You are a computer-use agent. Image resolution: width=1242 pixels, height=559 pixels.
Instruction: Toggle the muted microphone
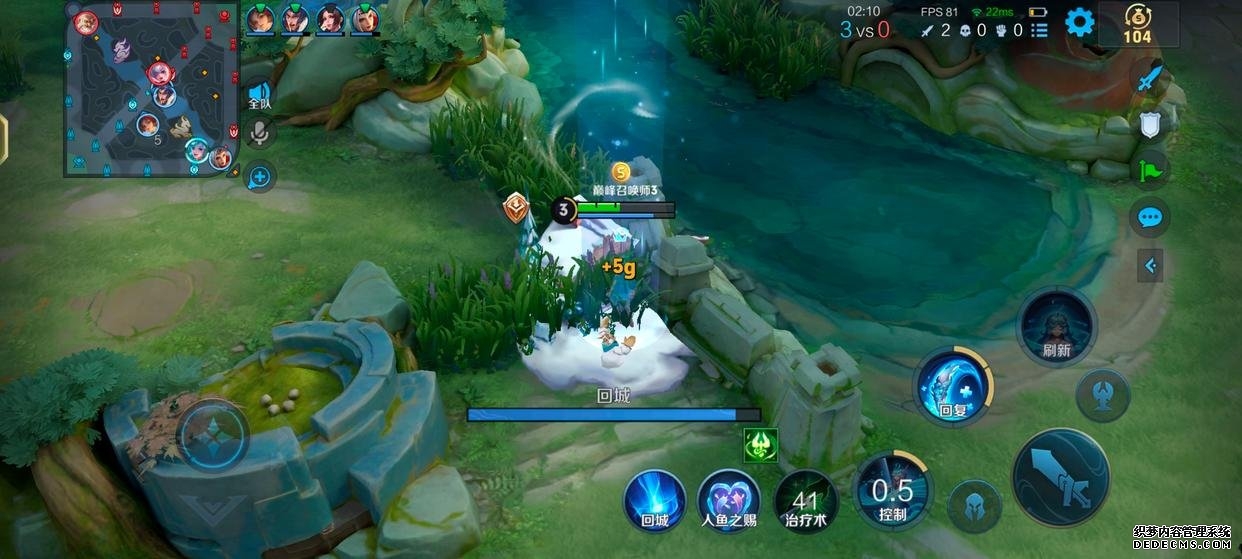260,134
